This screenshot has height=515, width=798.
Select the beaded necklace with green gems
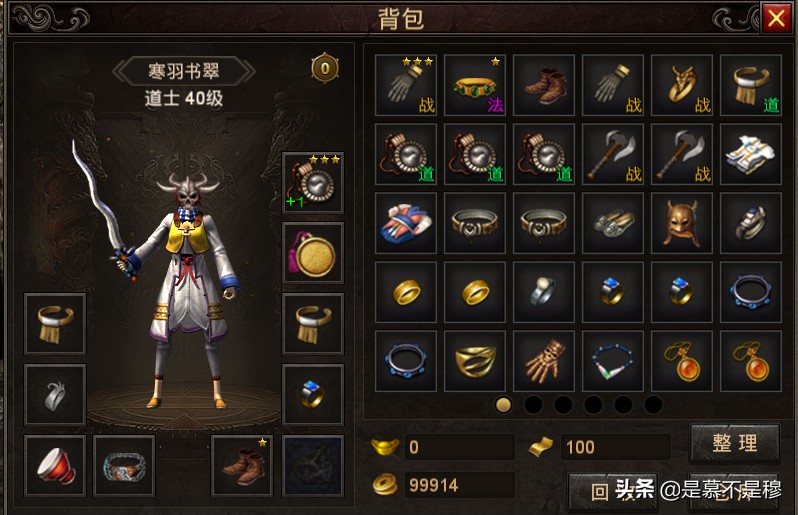tap(613, 362)
